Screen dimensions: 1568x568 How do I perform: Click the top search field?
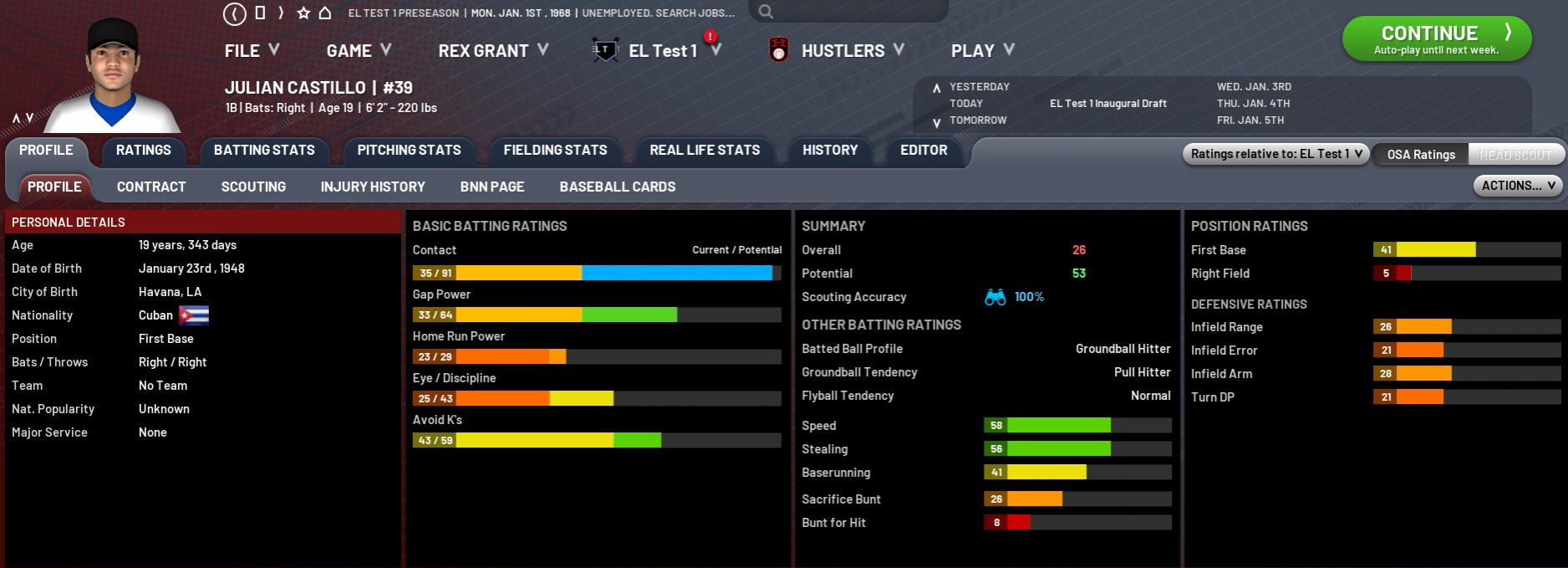pyautogui.click(x=853, y=12)
